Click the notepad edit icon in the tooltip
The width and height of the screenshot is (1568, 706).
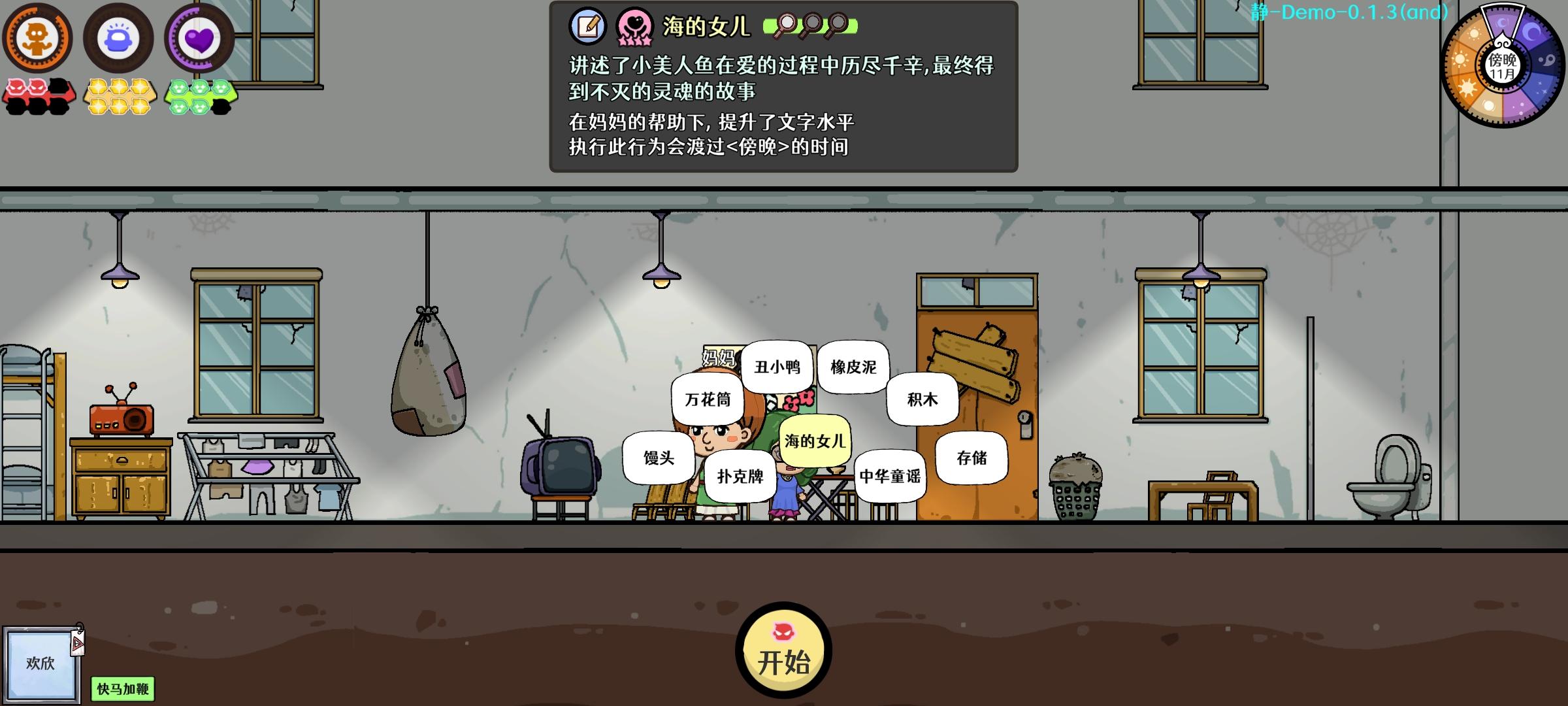pyautogui.click(x=587, y=24)
